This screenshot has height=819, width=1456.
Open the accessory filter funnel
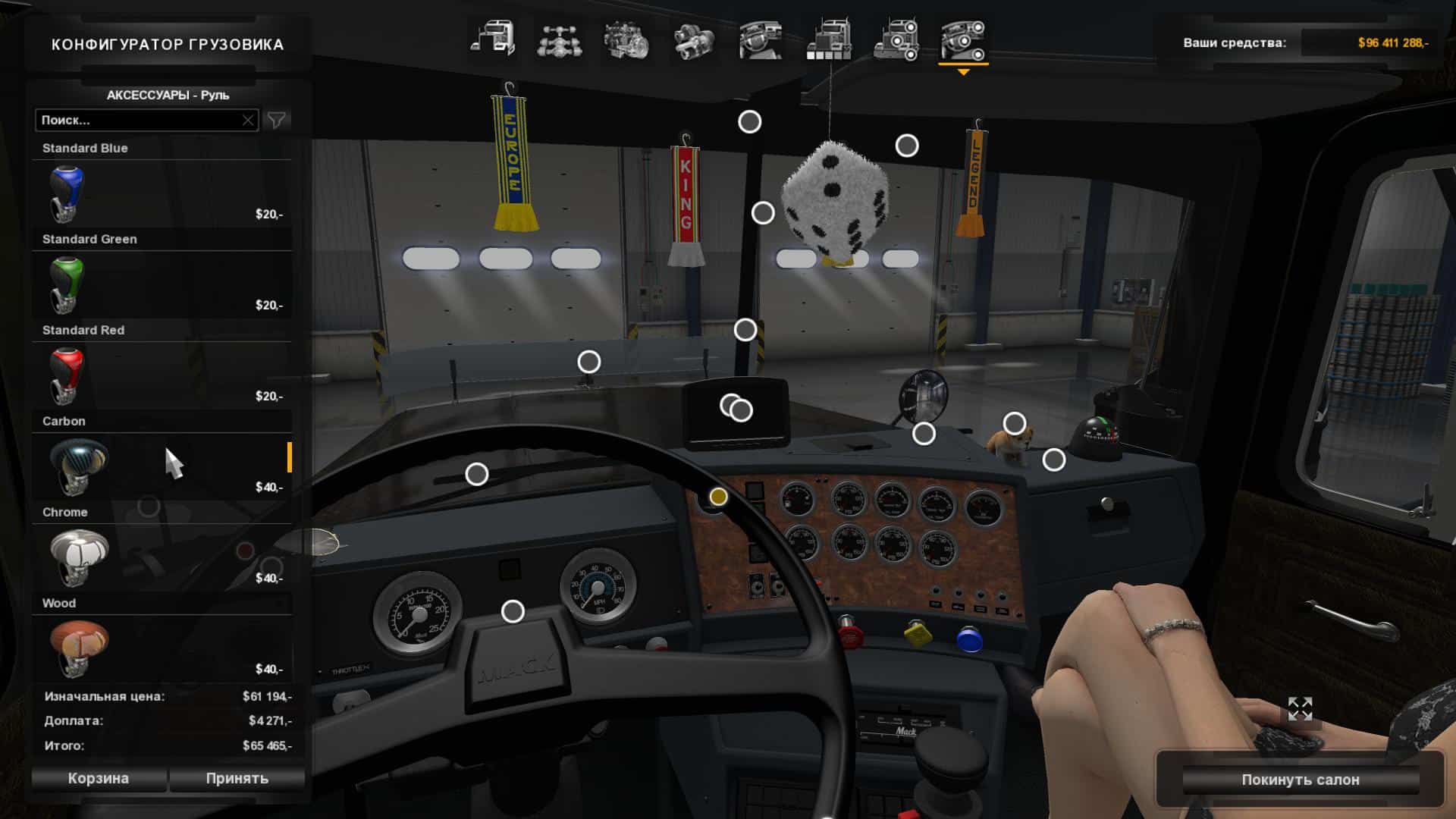(277, 120)
